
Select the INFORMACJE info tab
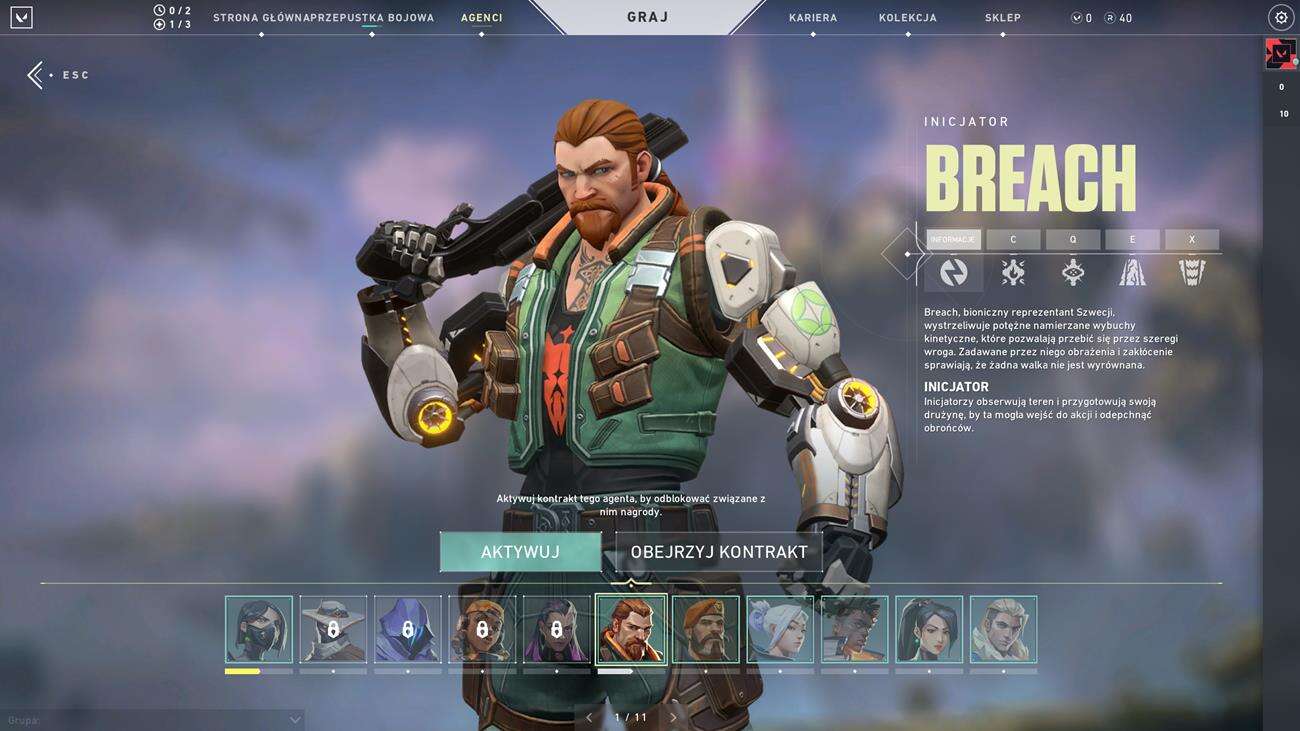click(953, 240)
